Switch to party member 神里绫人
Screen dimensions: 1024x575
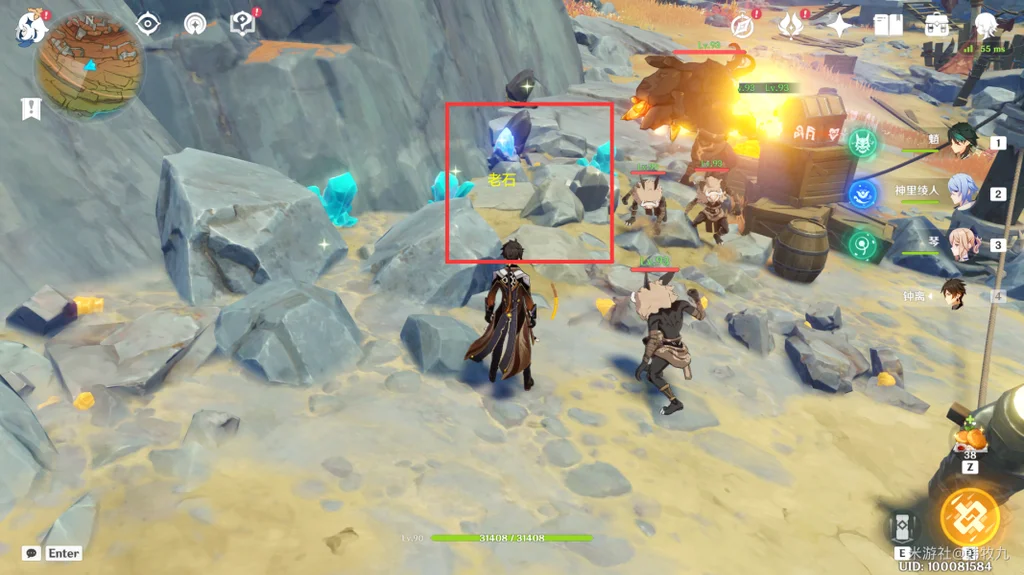(962, 194)
